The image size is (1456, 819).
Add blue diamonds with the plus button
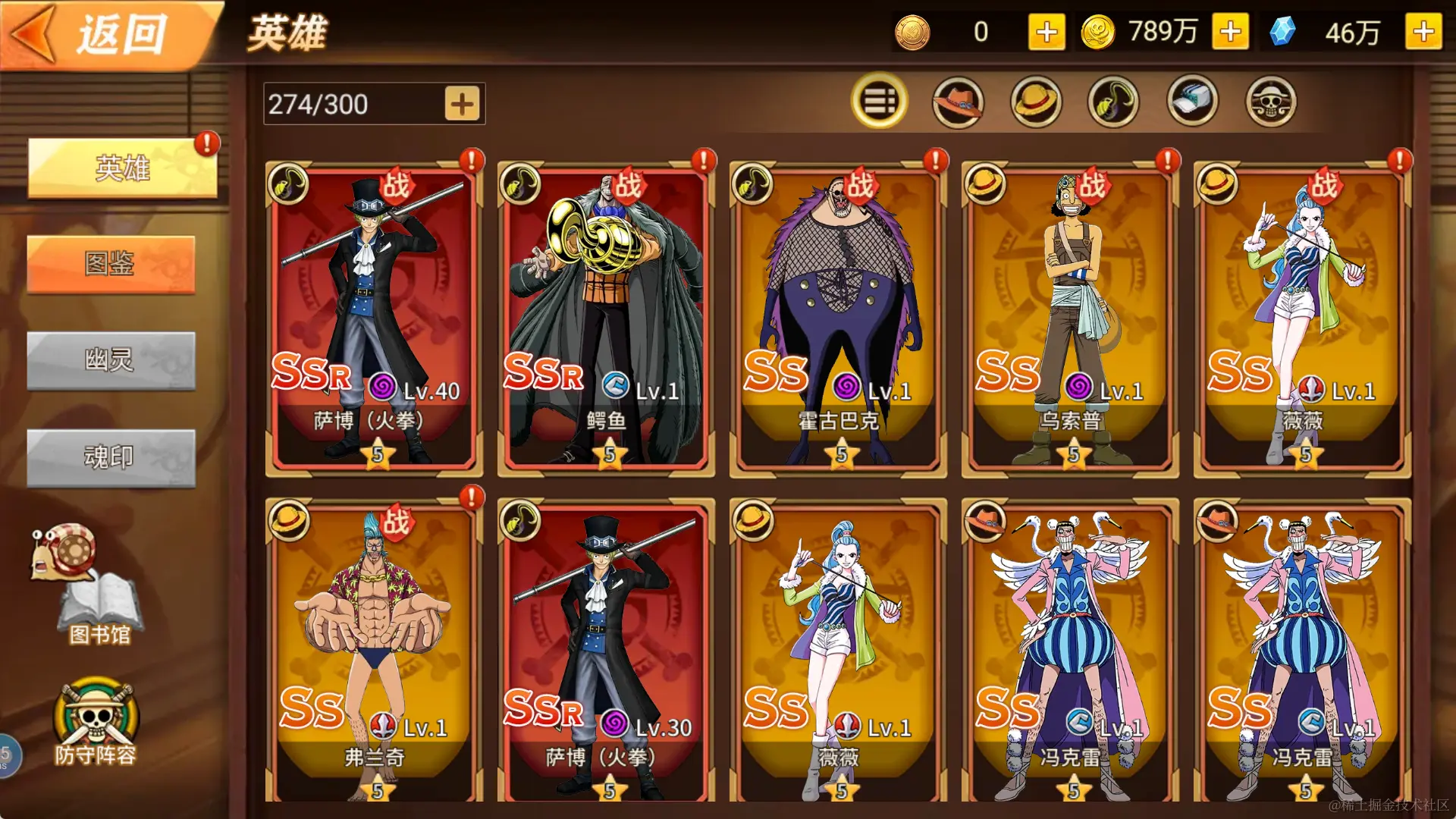[x=1423, y=32]
